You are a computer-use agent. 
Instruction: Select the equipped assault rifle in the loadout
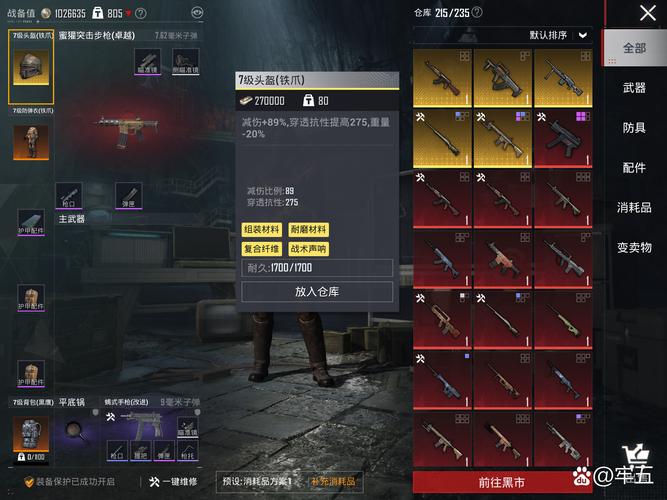tap(120, 127)
